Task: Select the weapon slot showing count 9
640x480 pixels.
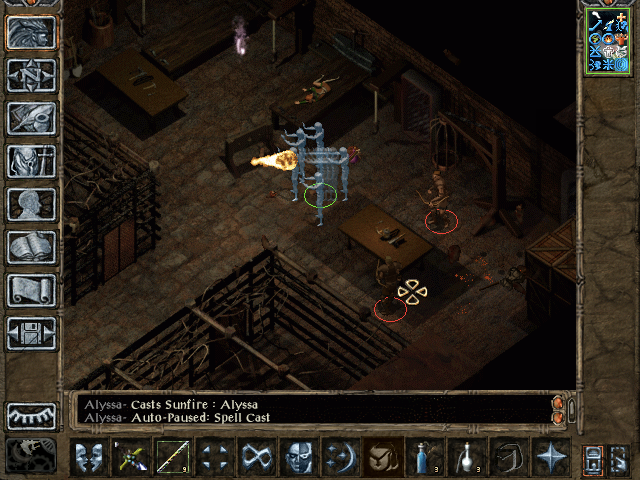Action: pyautogui.click(x=172, y=457)
